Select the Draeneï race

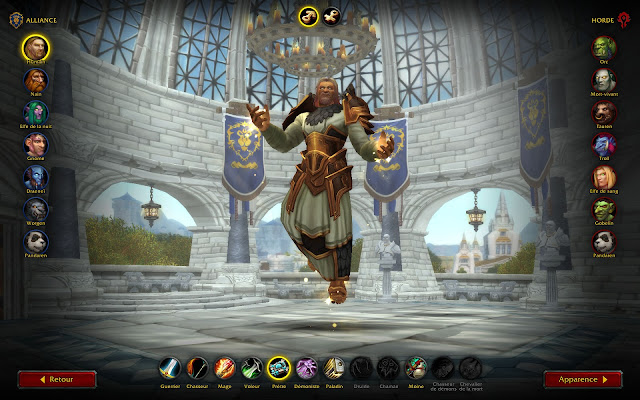pyautogui.click(x=36, y=178)
